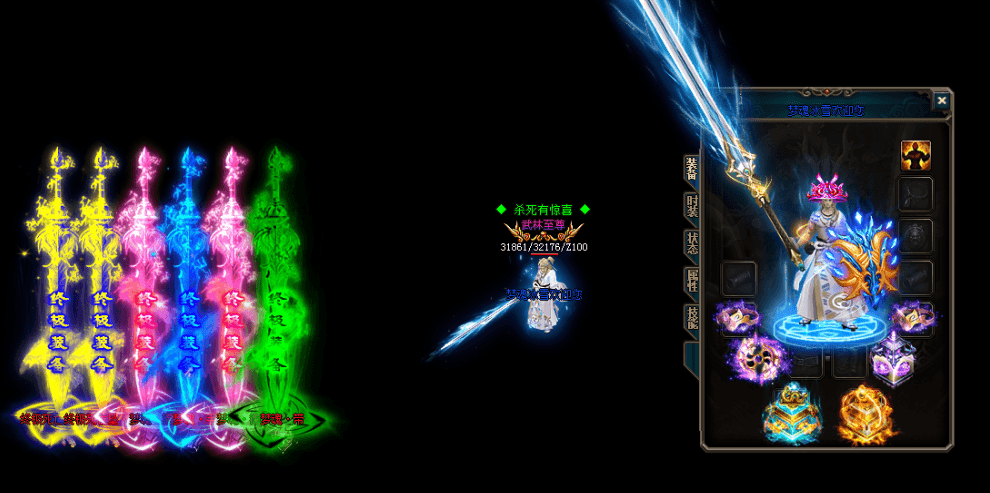Screen dimensions: 990x493
Task: Open the 技能 skills tab
Action: coord(691,319)
